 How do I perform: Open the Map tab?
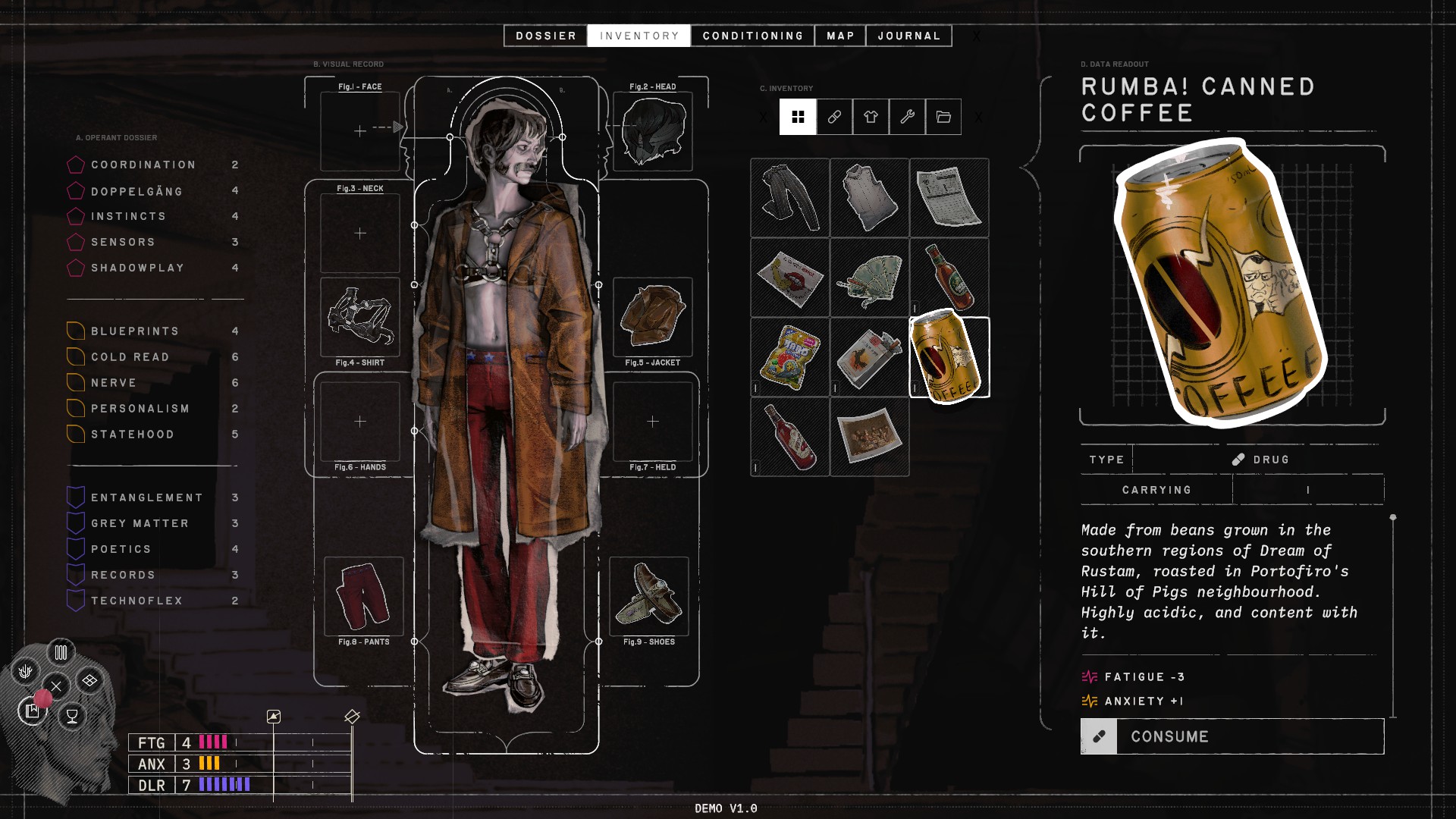pos(840,36)
